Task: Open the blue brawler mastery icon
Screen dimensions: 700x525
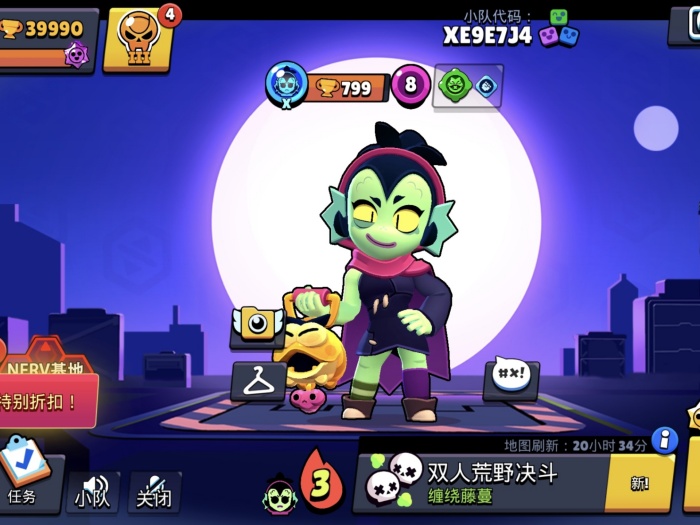Action: pos(286,85)
